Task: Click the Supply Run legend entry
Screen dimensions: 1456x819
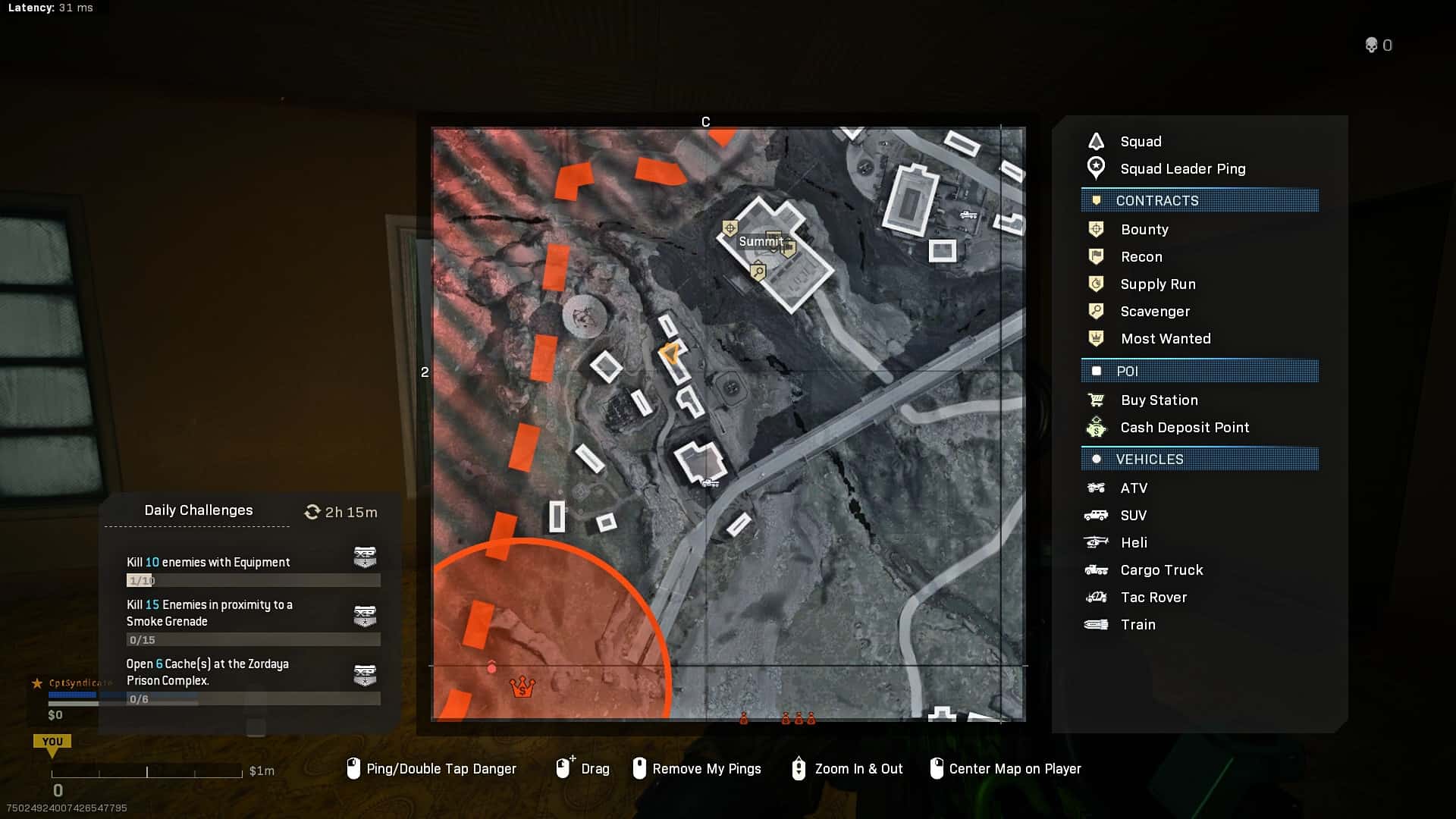Action: 1157,284
